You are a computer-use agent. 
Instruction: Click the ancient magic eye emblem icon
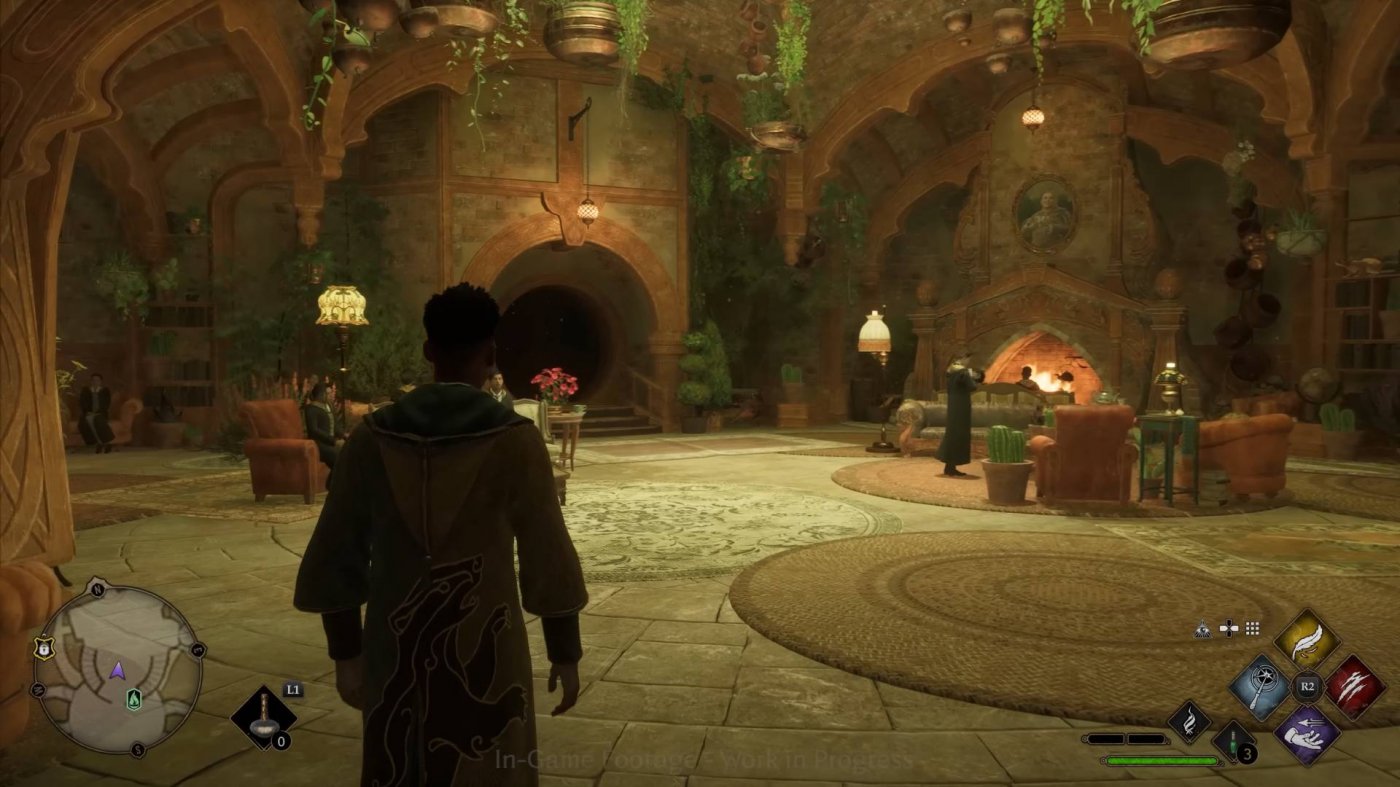pos(1201,628)
